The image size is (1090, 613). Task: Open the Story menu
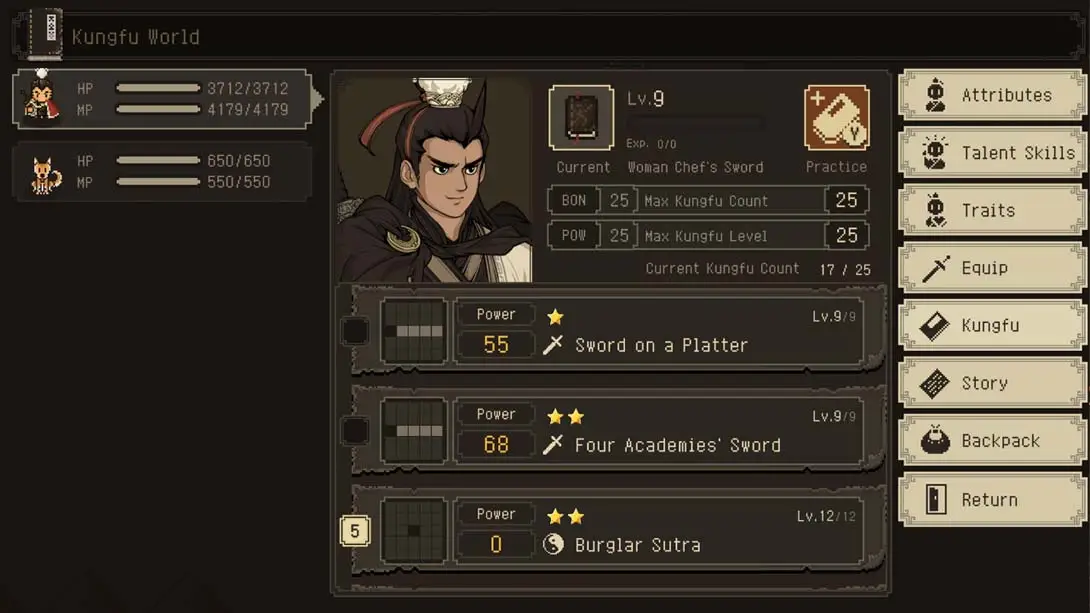[x=992, y=383]
